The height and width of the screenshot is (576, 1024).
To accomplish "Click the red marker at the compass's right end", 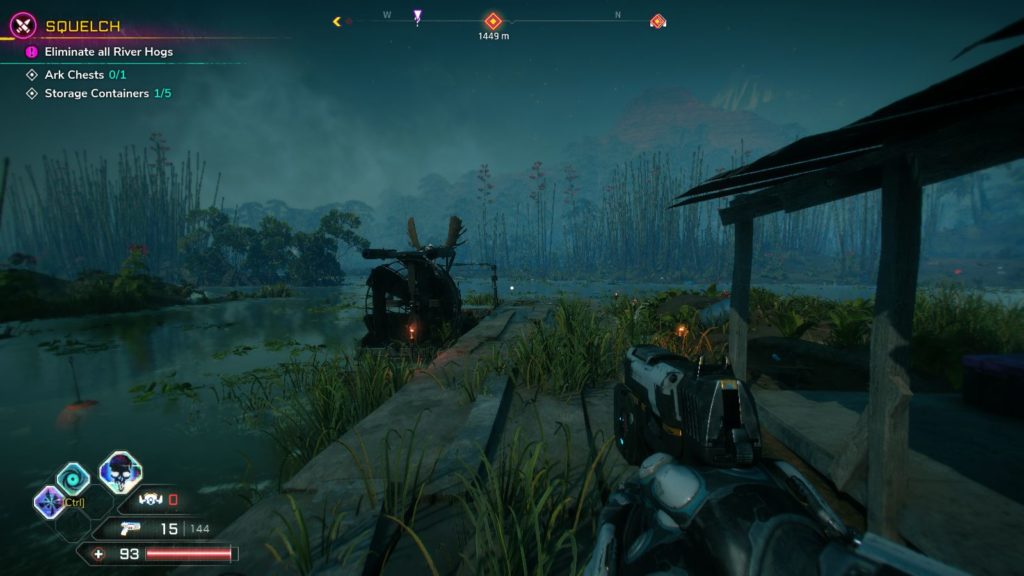I will (x=657, y=21).
